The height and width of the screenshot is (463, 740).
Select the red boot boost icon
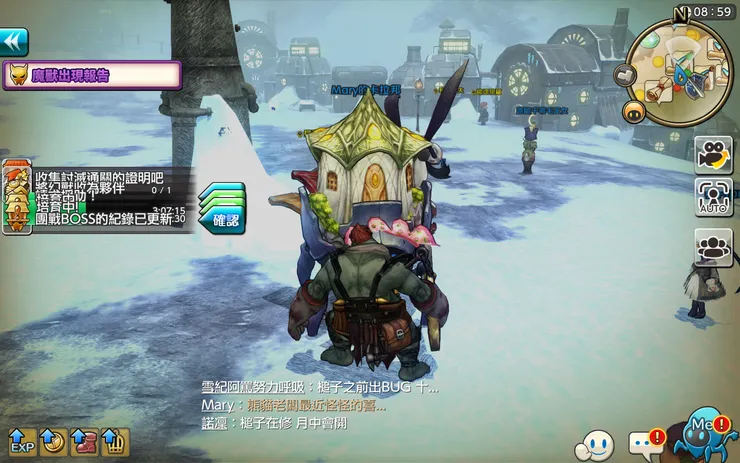click(83, 441)
